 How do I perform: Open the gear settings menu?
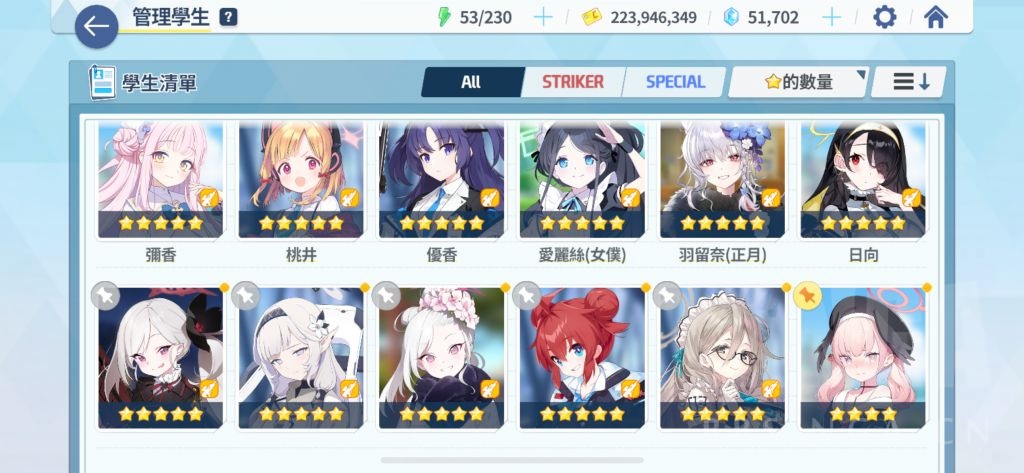point(884,17)
